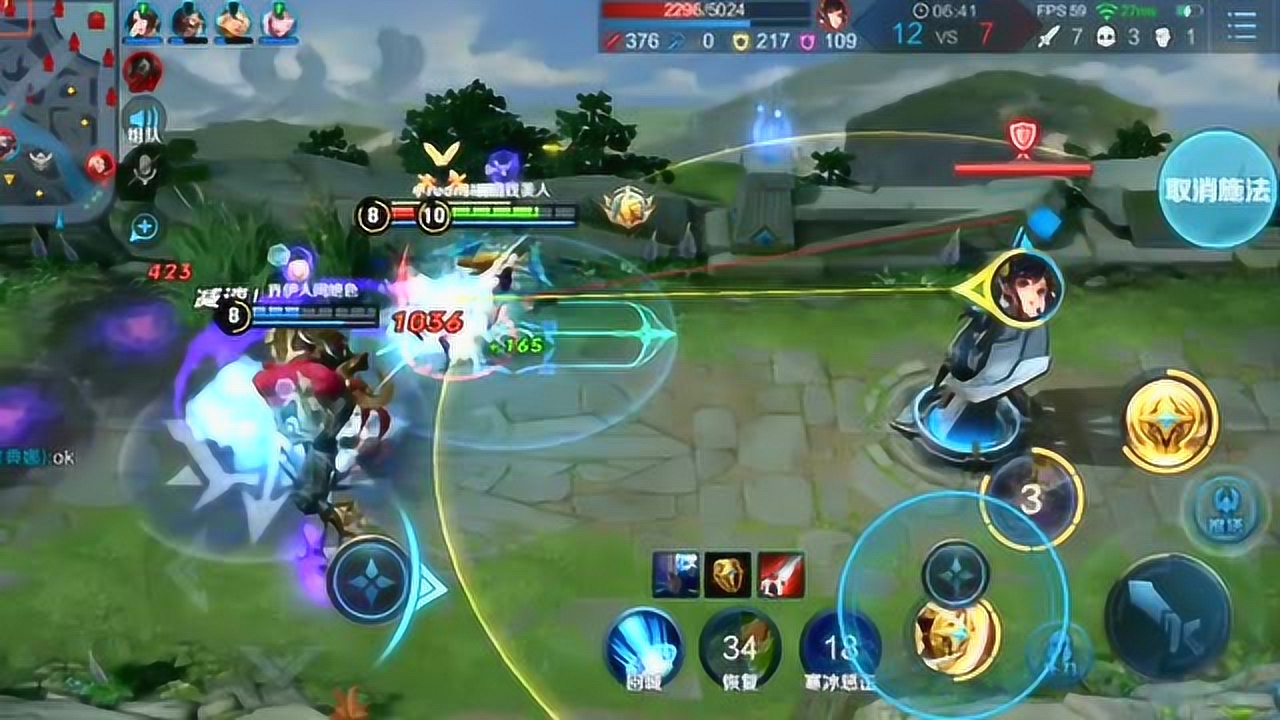This screenshot has width=1280, height=720.
Task: Open the quick chat plus bubble
Action: pos(145,227)
